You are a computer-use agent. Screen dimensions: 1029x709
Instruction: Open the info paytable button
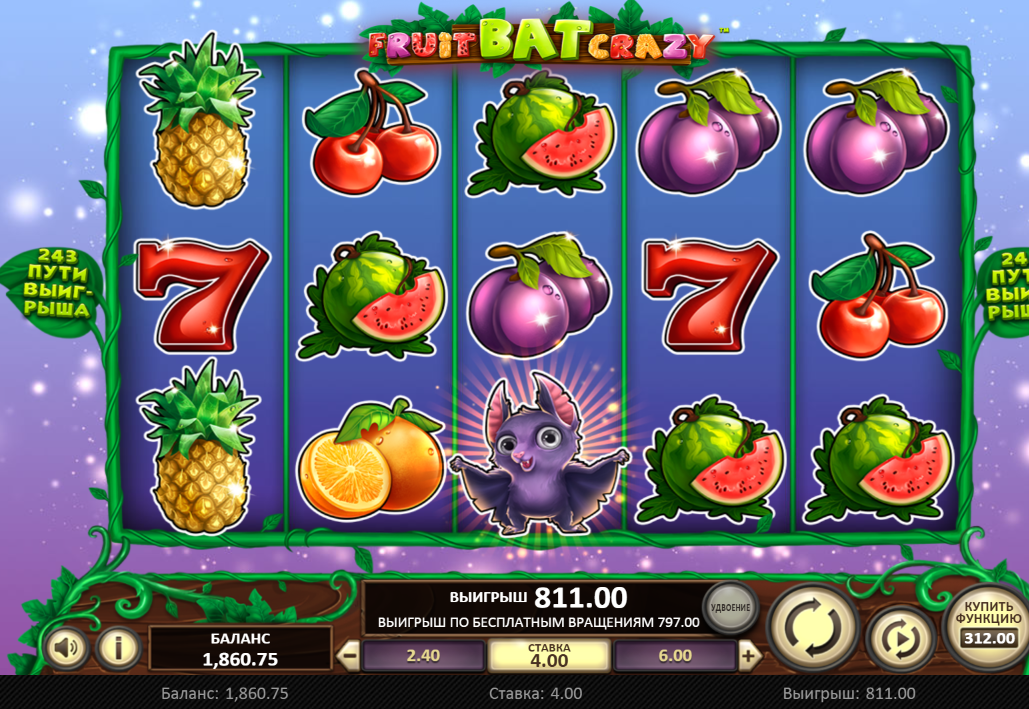118,649
